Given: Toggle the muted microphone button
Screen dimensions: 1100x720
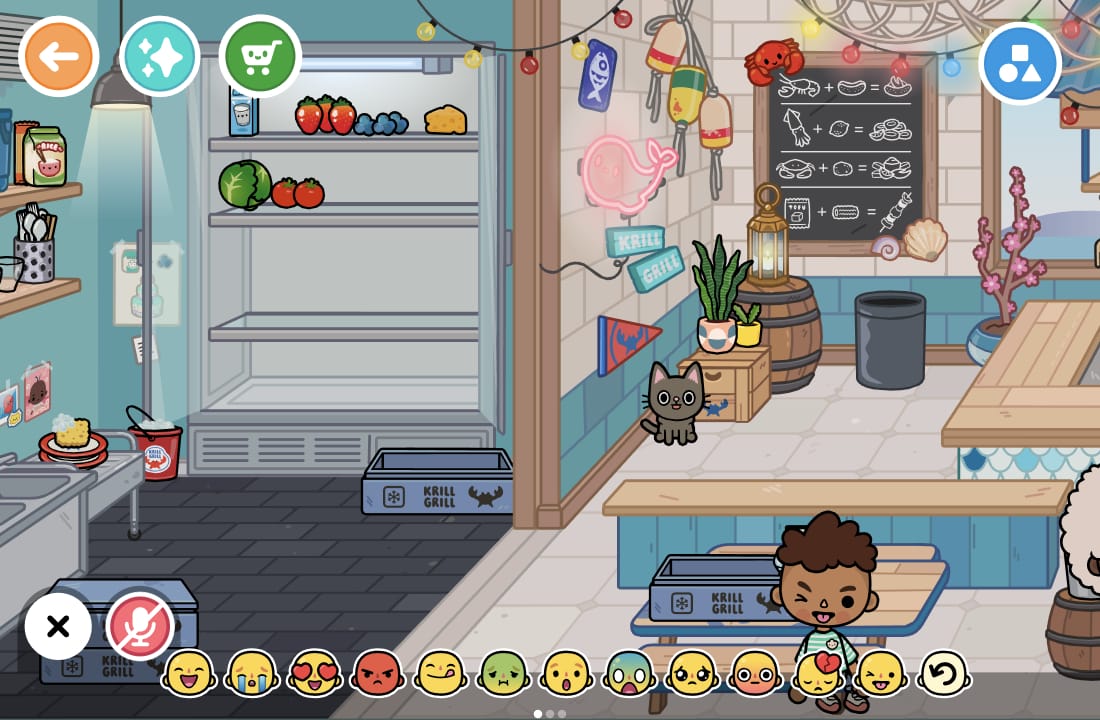Looking at the screenshot, I should [140, 627].
